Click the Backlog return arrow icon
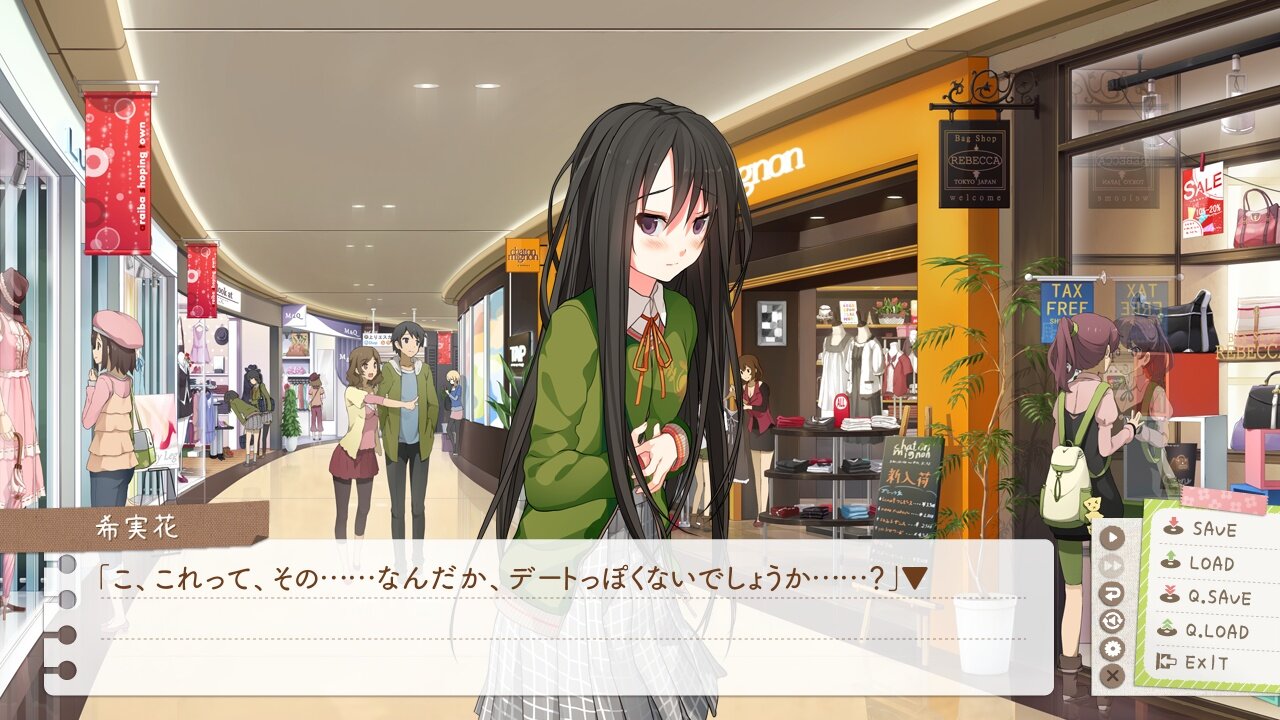The width and height of the screenshot is (1280, 720). coord(1113,594)
